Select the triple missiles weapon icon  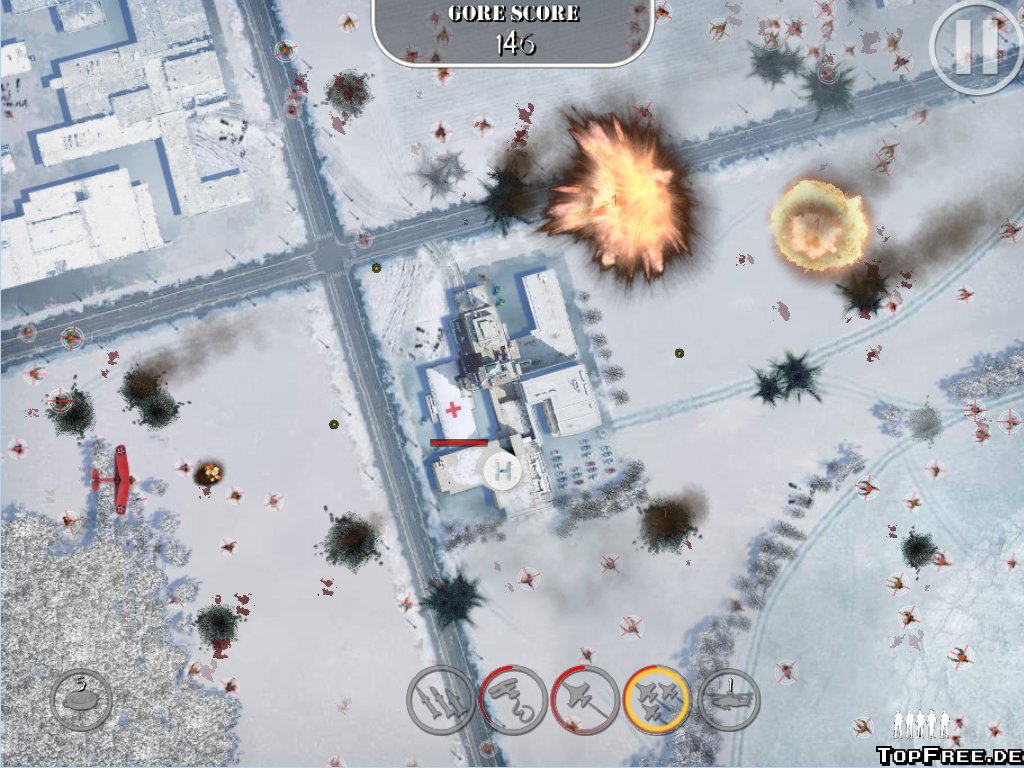(x=441, y=700)
